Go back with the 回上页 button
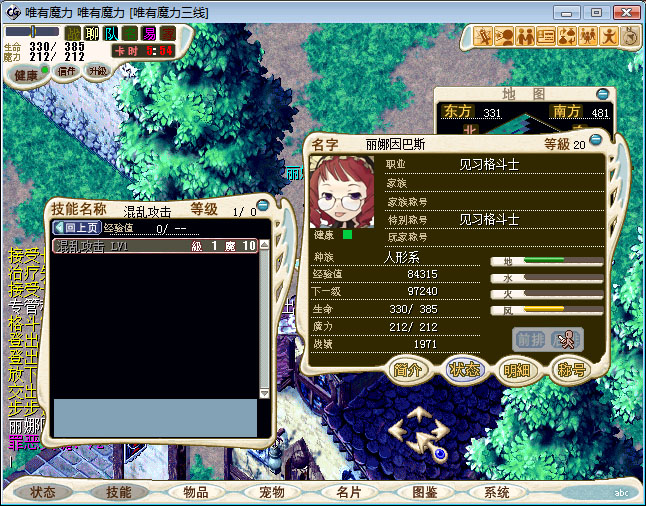This screenshot has height=506, width=646. point(76,227)
